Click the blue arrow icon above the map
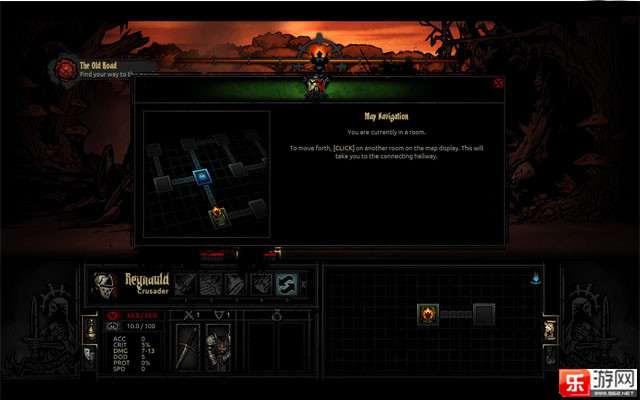This screenshot has width=640, height=400. click(x=535, y=276)
